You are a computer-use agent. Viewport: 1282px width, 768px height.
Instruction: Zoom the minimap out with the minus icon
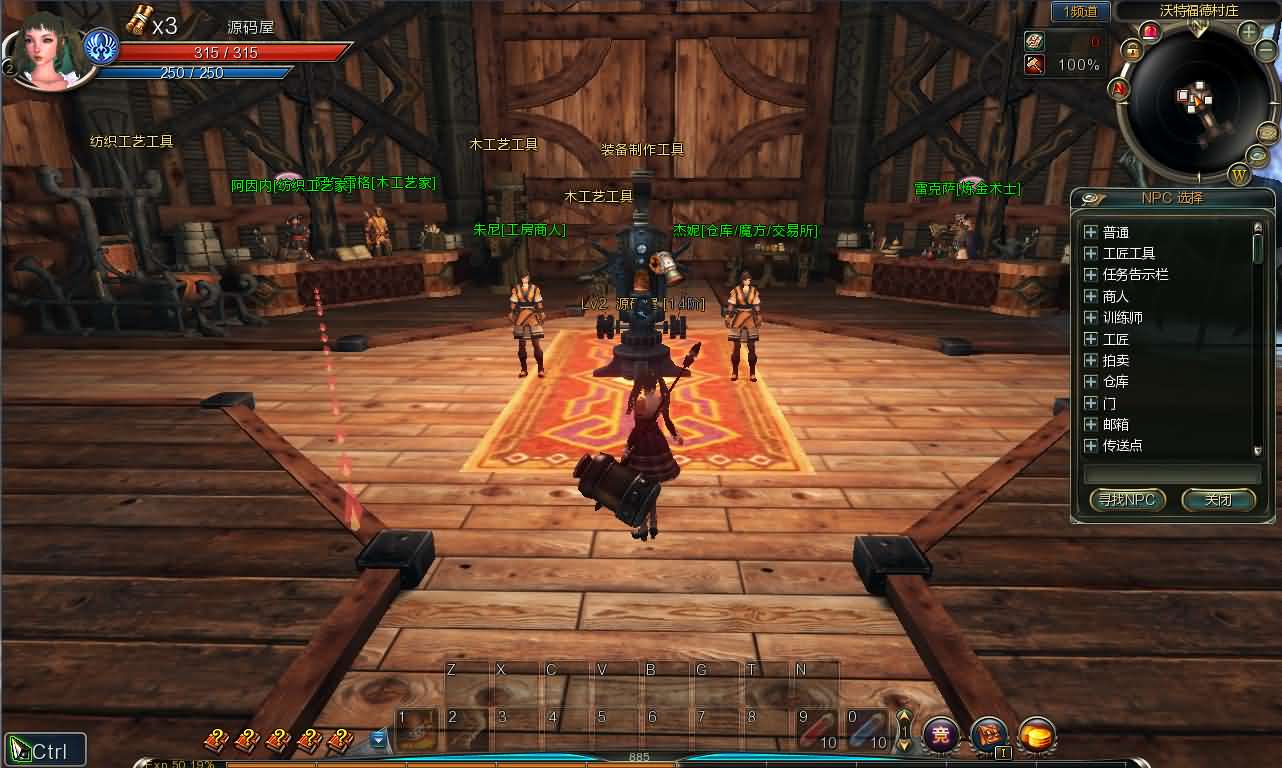click(x=1264, y=50)
